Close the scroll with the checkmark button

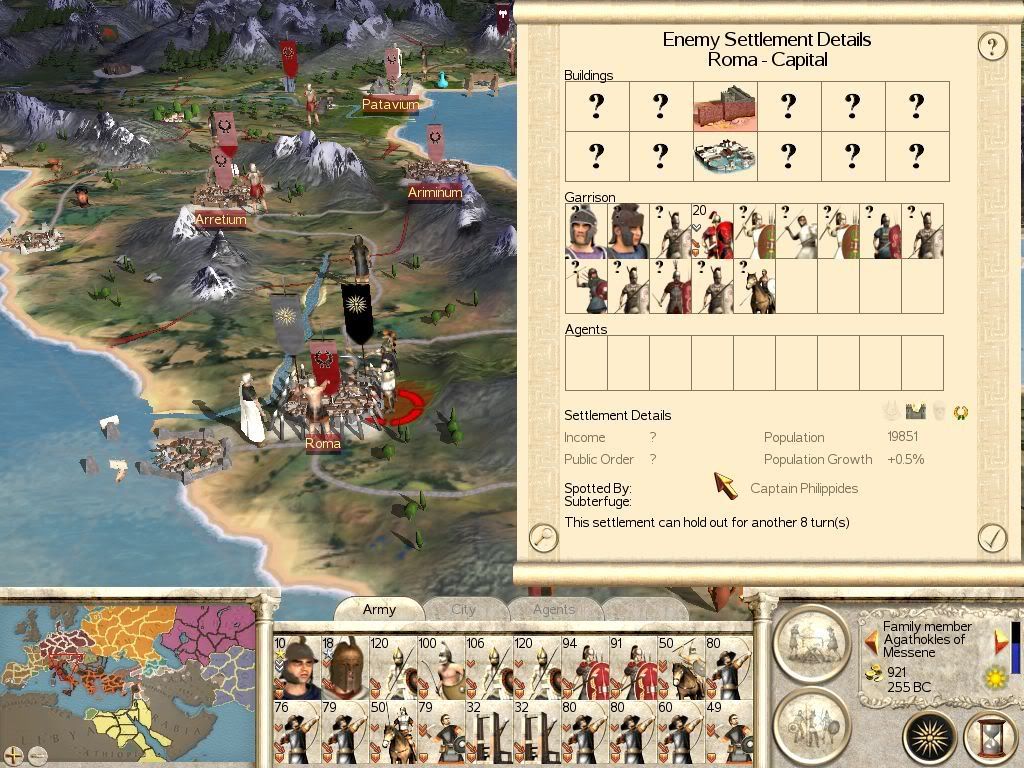click(991, 537)
